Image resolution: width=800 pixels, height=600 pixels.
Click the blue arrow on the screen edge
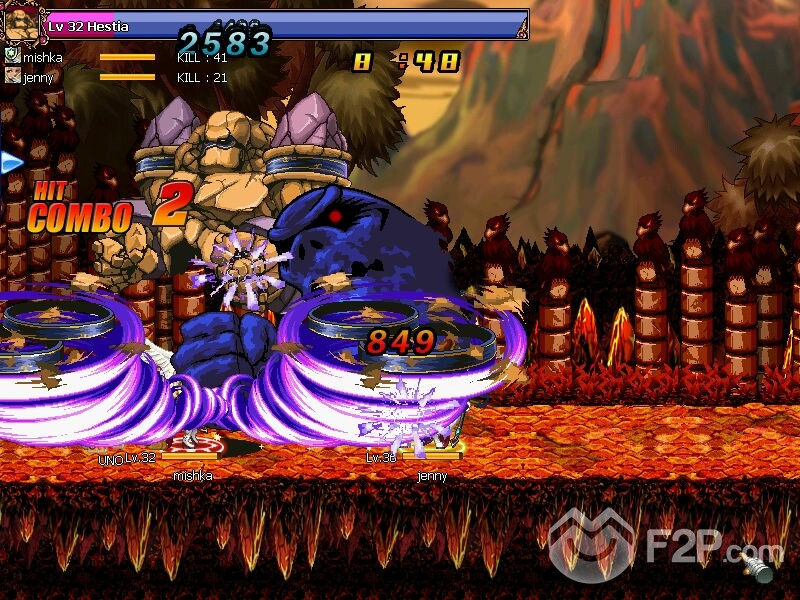point(12,162)
